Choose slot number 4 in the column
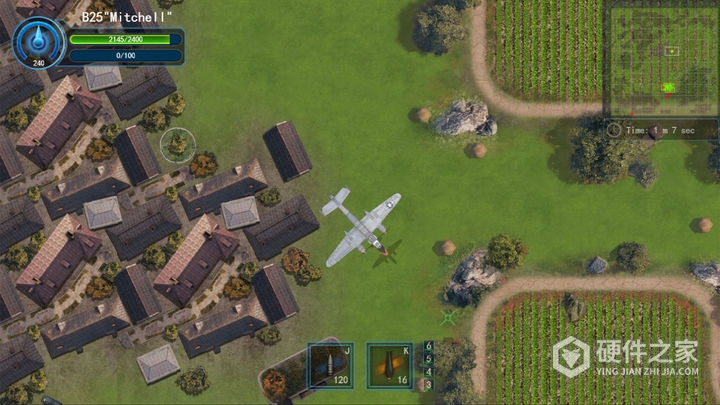The height and width of the screenshot is (405, 720). [430, 371]
